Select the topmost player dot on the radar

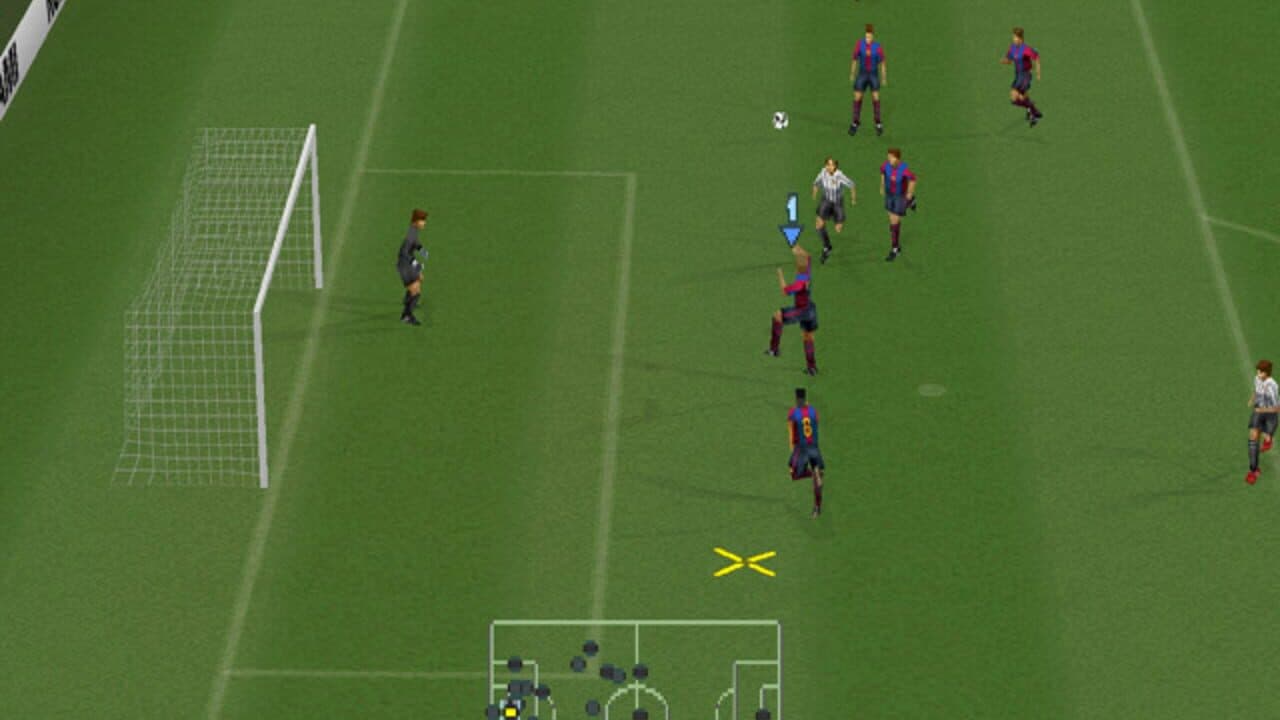coord(590,647)
